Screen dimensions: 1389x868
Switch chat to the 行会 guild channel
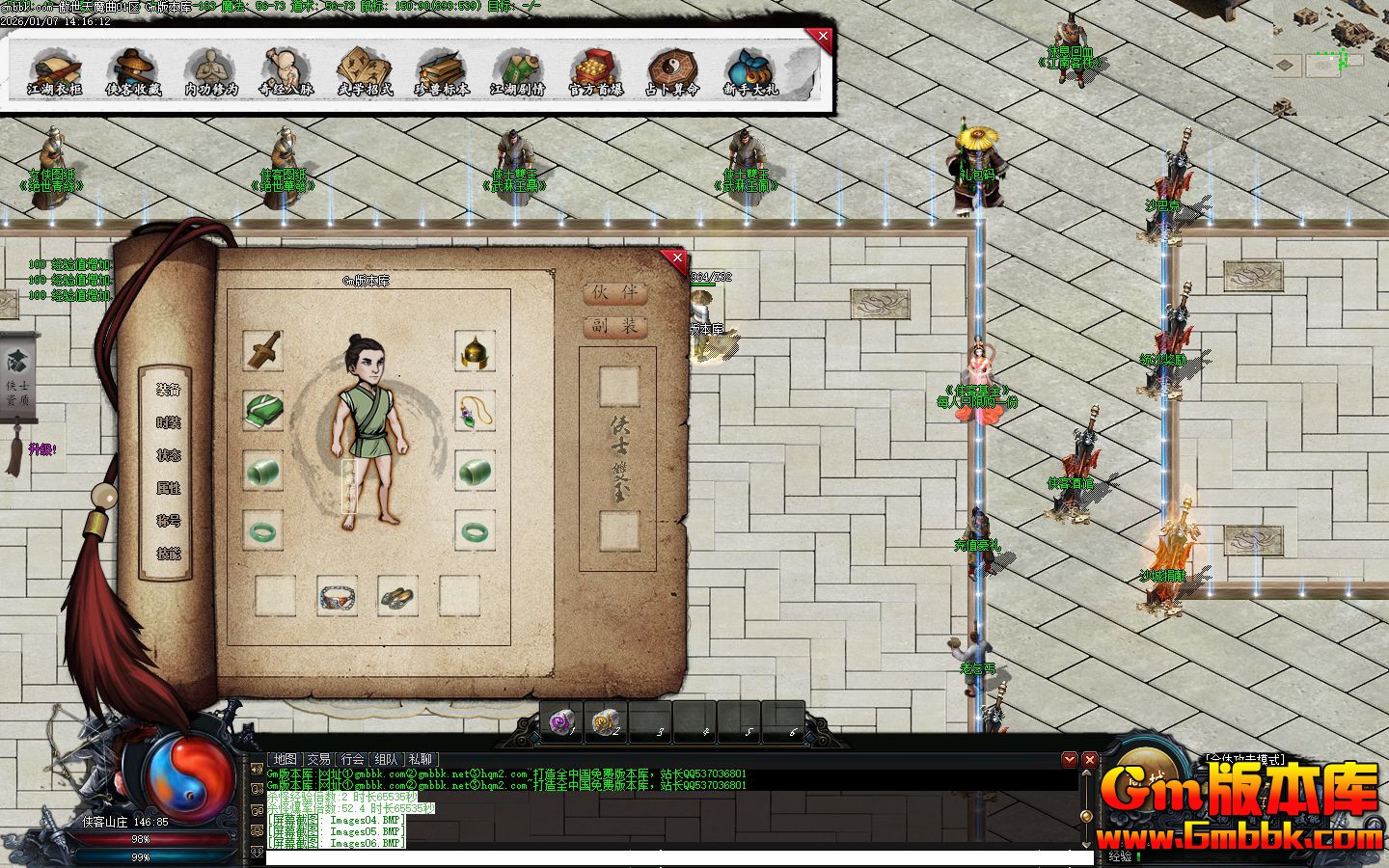(353, 759)
